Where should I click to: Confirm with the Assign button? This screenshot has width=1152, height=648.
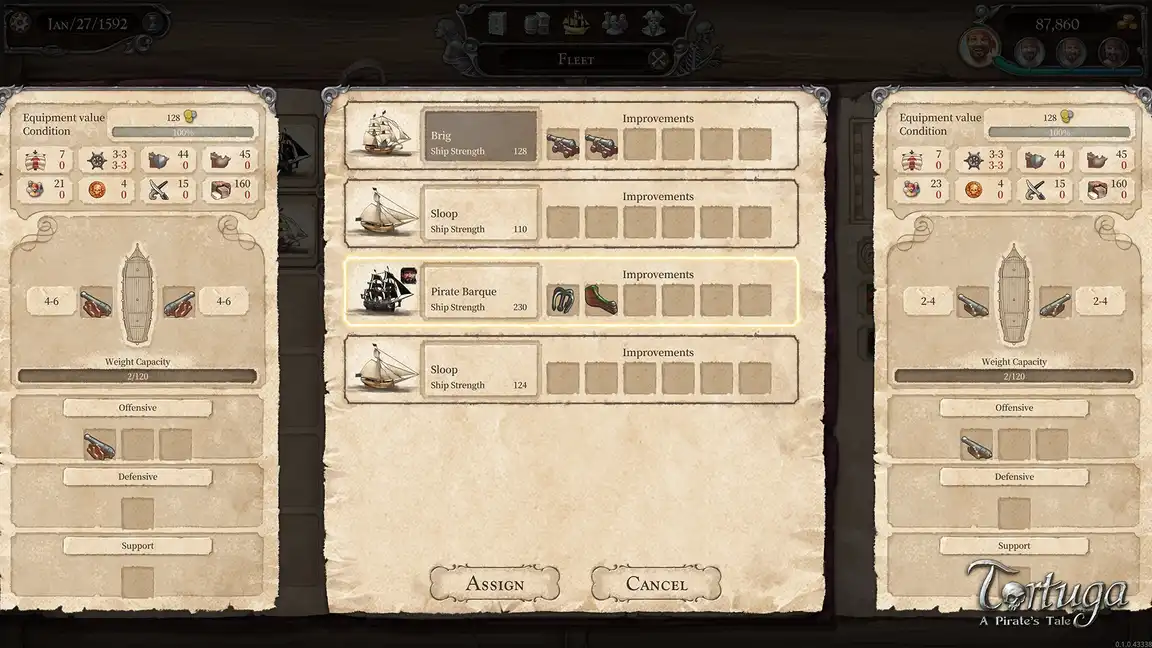coord(494,584)
